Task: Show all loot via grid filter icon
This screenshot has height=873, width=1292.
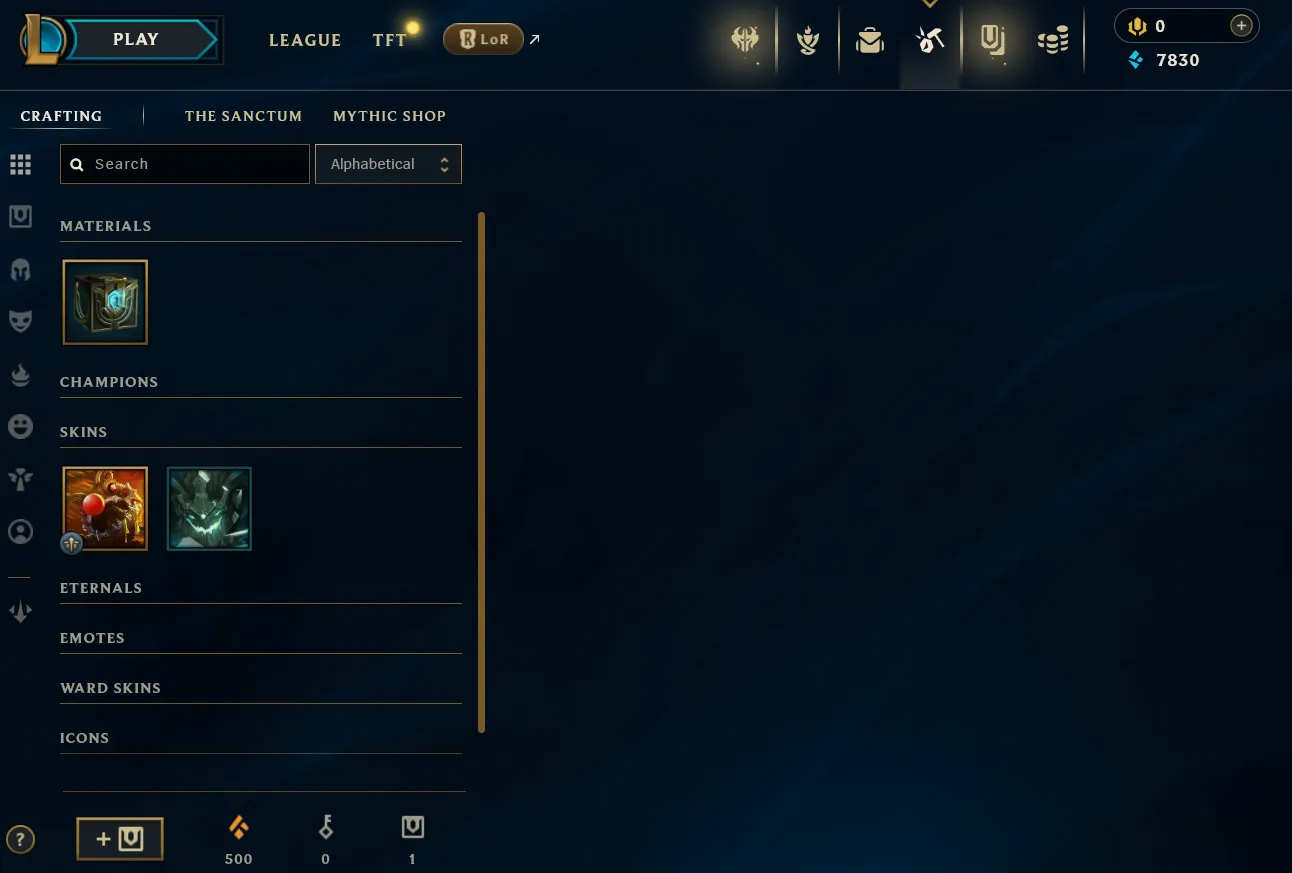Action: click(20, 164)
